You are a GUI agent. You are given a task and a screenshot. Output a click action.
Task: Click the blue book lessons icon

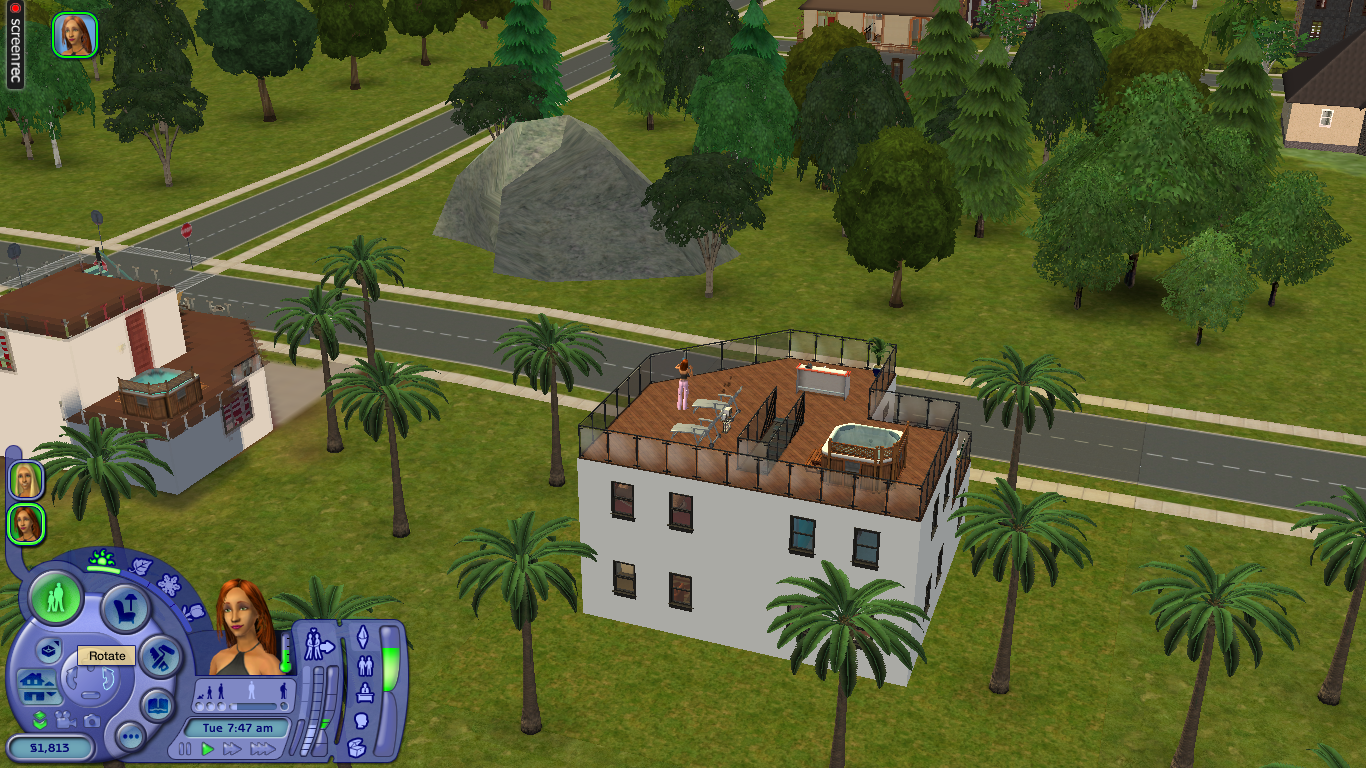coord(157,706)
